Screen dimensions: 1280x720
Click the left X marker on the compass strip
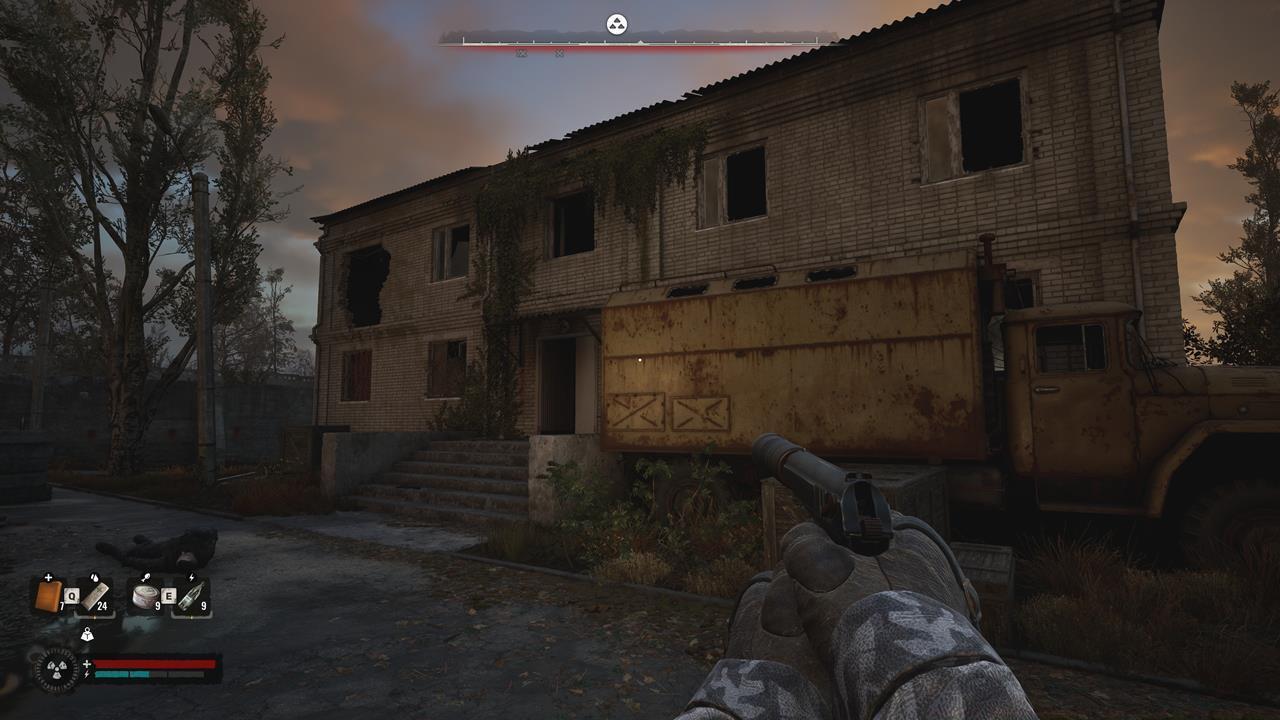(522, 53)
